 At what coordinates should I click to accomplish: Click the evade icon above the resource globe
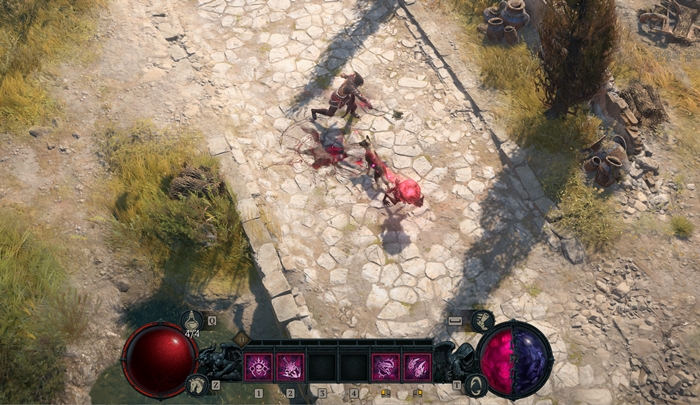482,321
